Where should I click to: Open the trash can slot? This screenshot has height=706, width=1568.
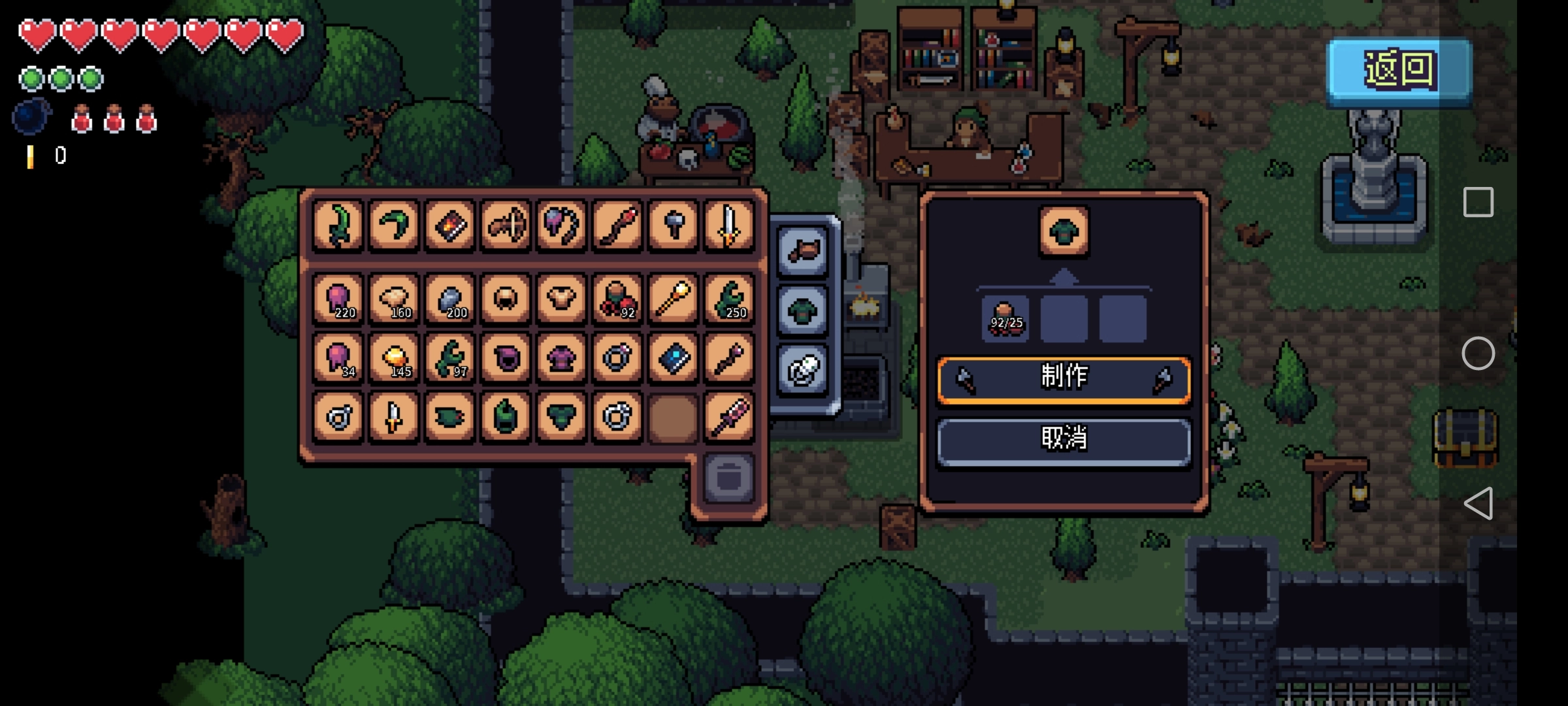click(x=728, y=477)
